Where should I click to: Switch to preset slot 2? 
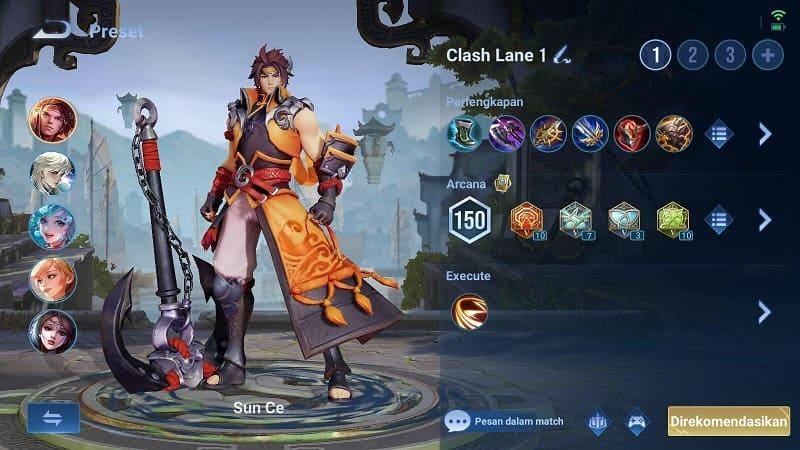[x=694, y=55]
